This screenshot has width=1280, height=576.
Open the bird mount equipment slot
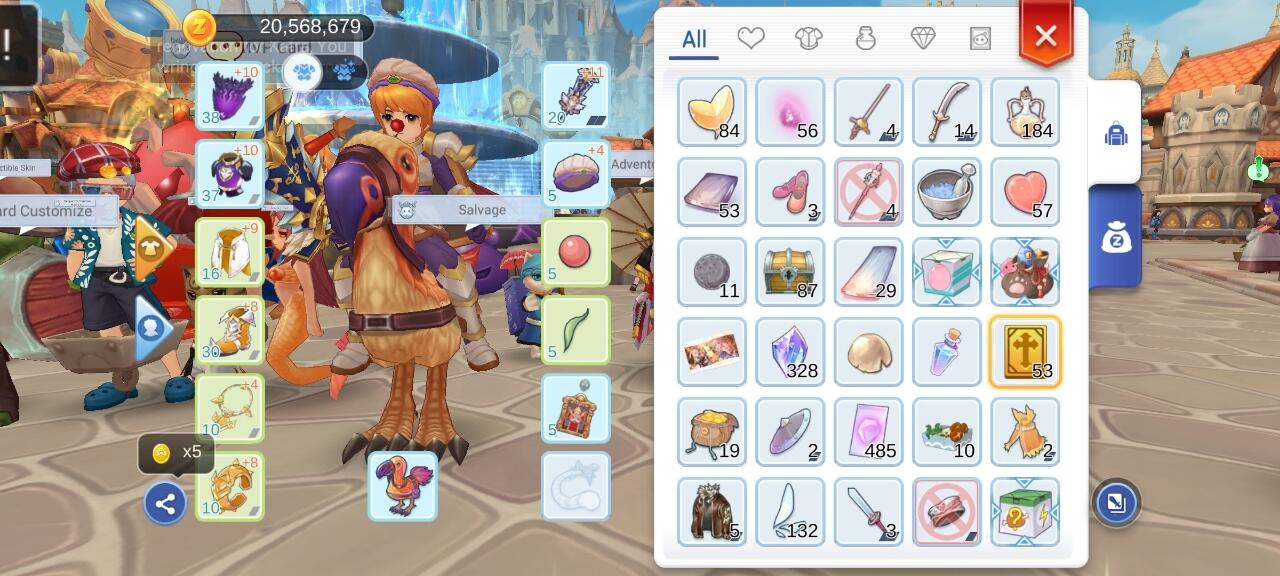(x=402, y=486)
